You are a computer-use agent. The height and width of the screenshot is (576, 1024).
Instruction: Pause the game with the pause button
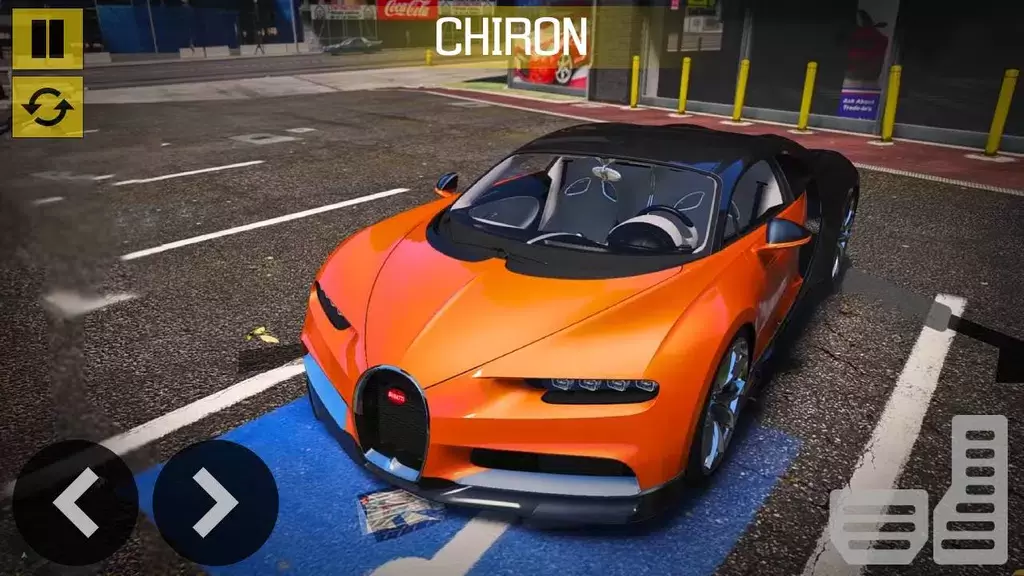click(47, 38)
